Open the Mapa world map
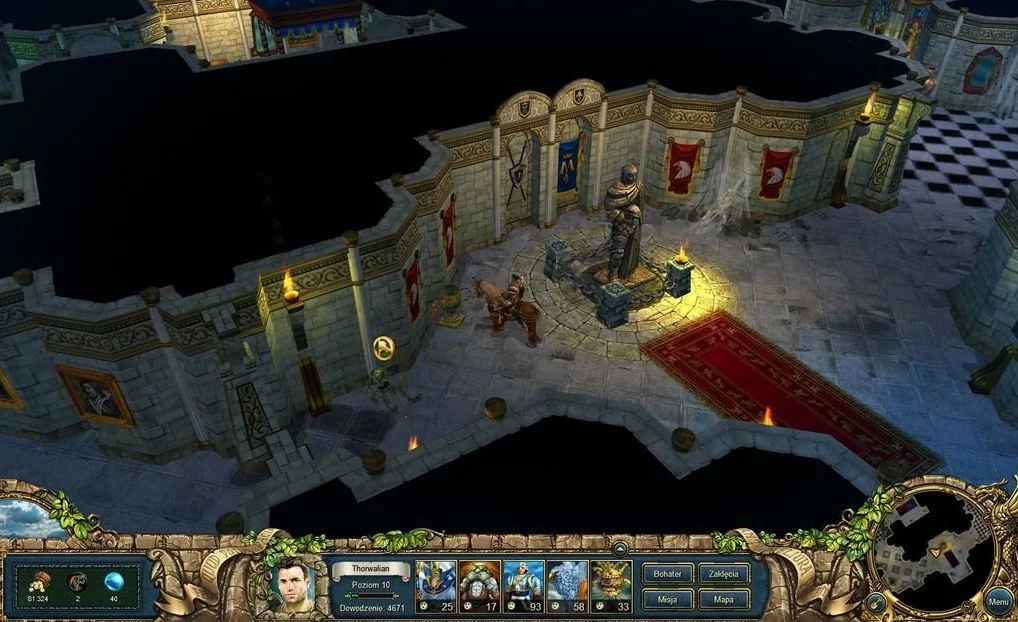The width and height of the screenshot is (1018, 622). (x=723, y=599)
